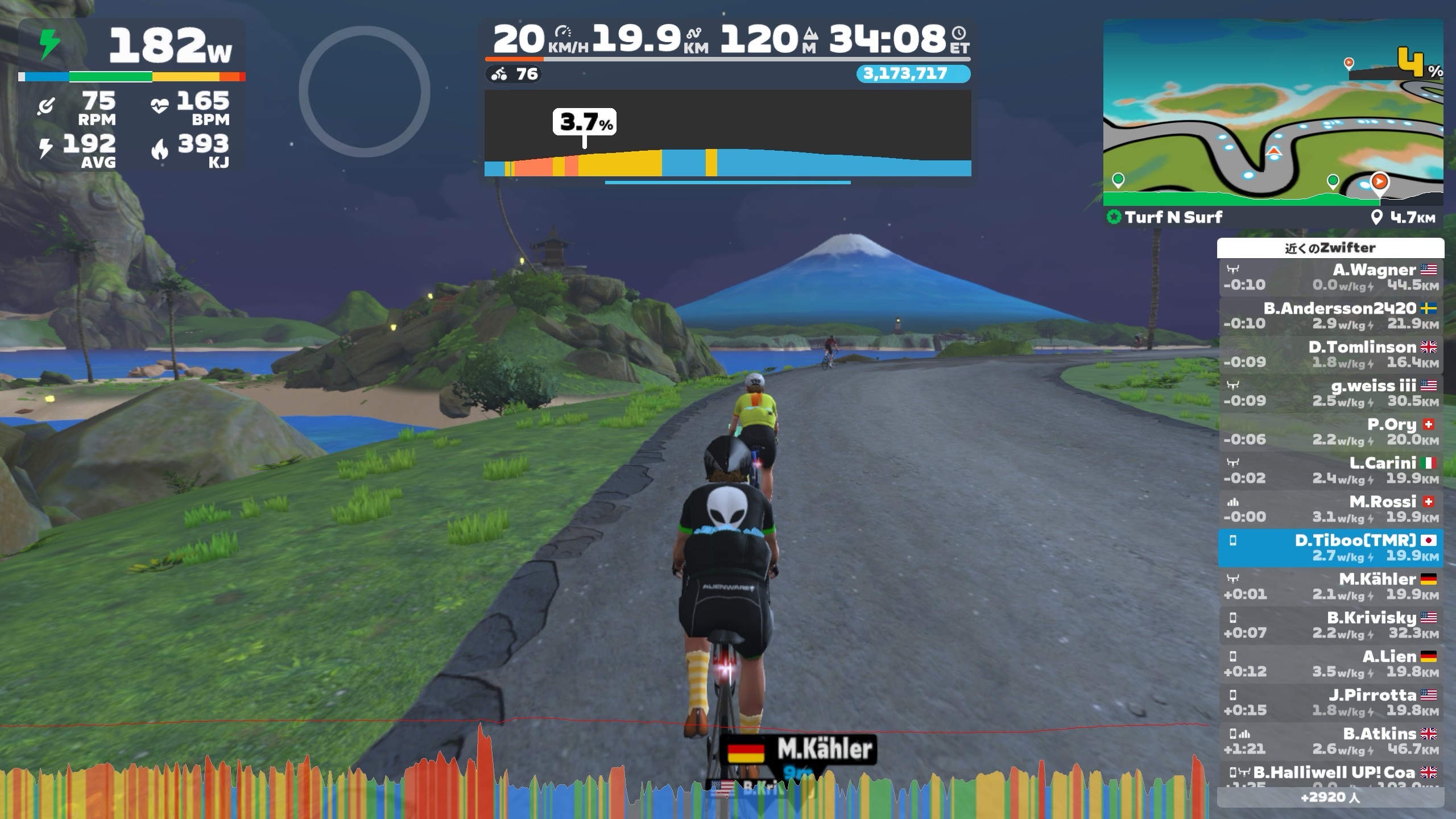Click the empty power-up ring
This screenshot has width=1456, height=819.
click(x=364, y=92)
